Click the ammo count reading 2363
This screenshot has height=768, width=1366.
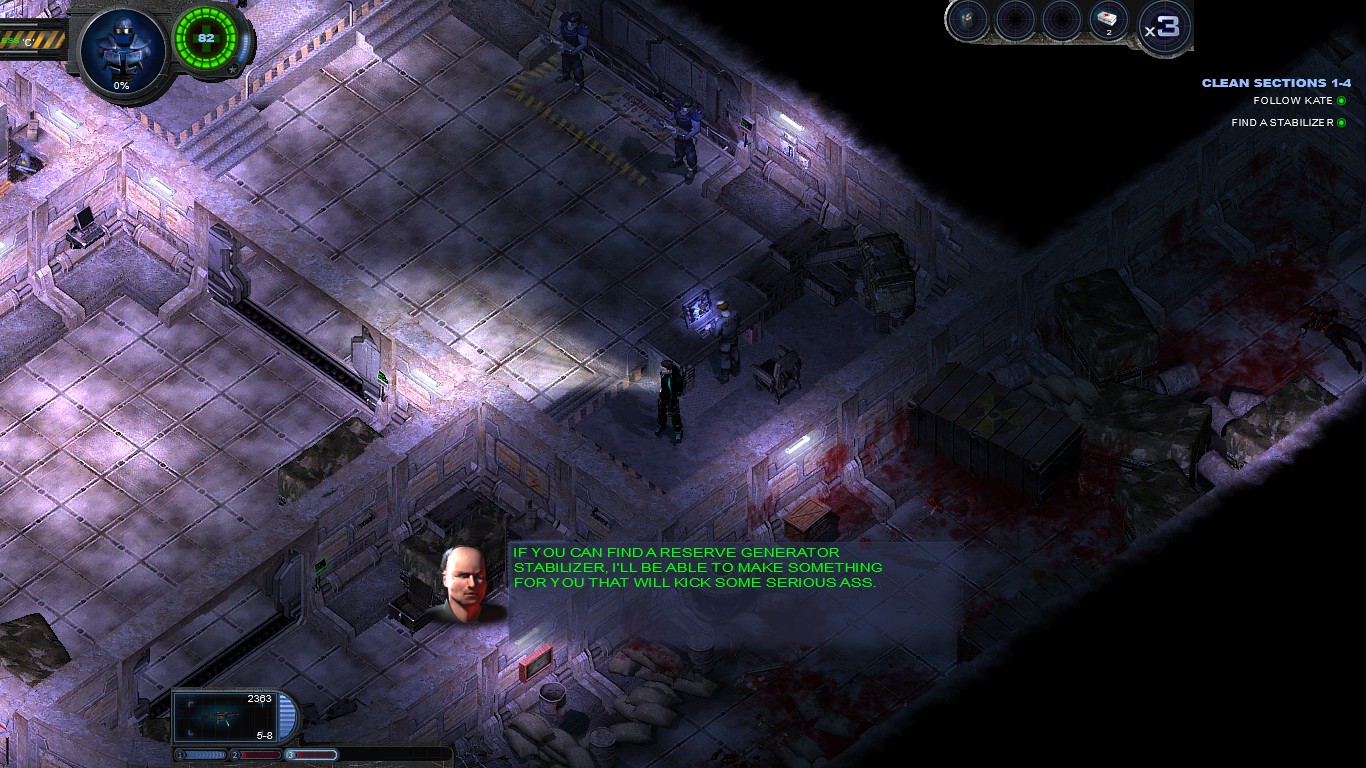(259, 698)
